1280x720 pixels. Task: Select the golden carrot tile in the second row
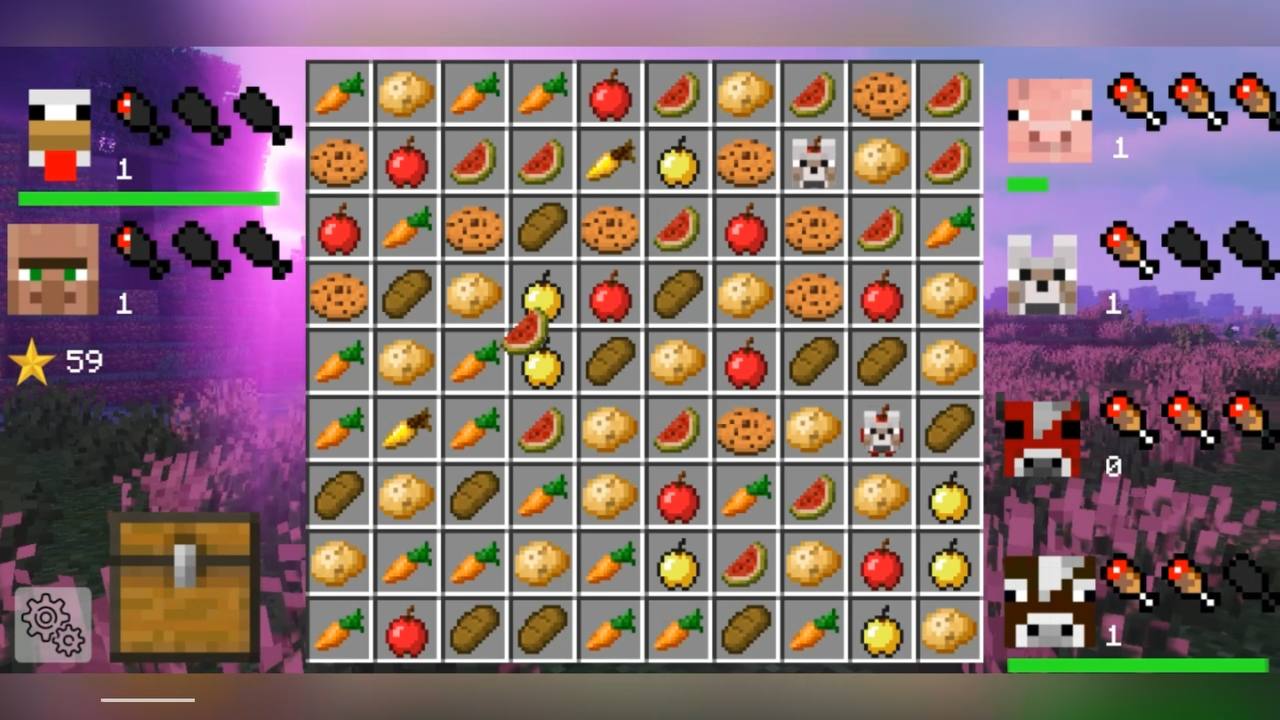click(610, 162)
